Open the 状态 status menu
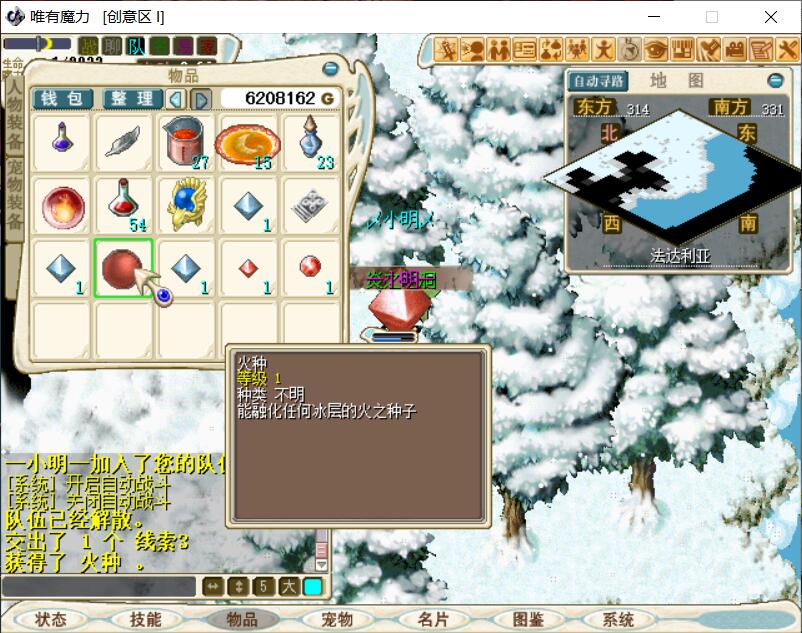This screenshot has width=802, height=633. (50, 620)
